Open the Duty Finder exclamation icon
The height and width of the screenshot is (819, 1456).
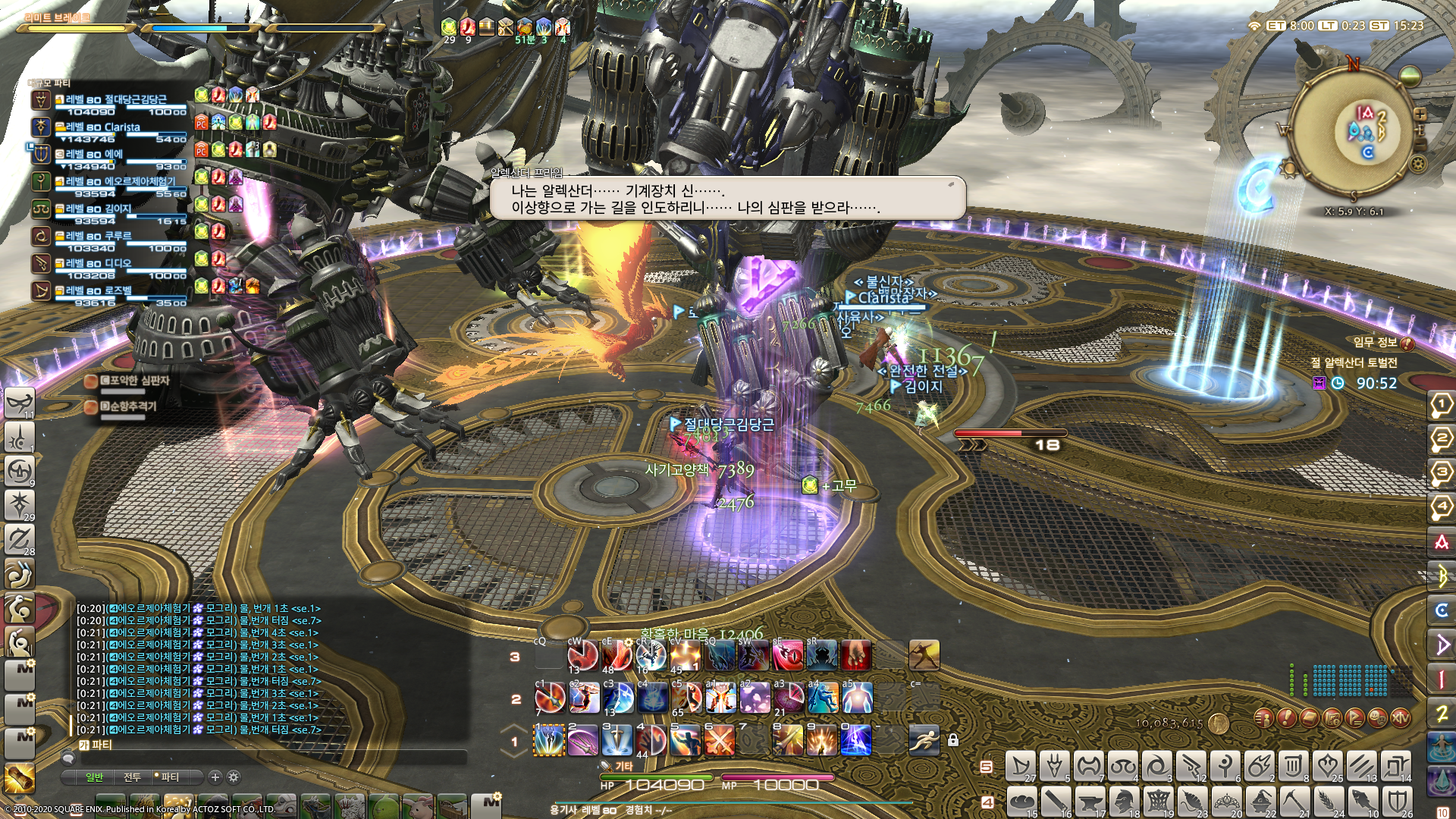1286,718
